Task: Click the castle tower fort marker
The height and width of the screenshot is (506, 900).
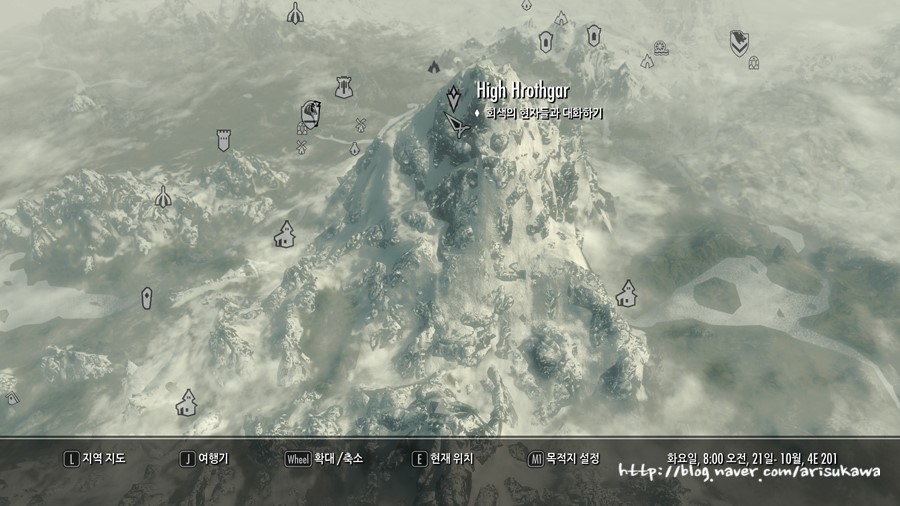Action: pos(223,139)
